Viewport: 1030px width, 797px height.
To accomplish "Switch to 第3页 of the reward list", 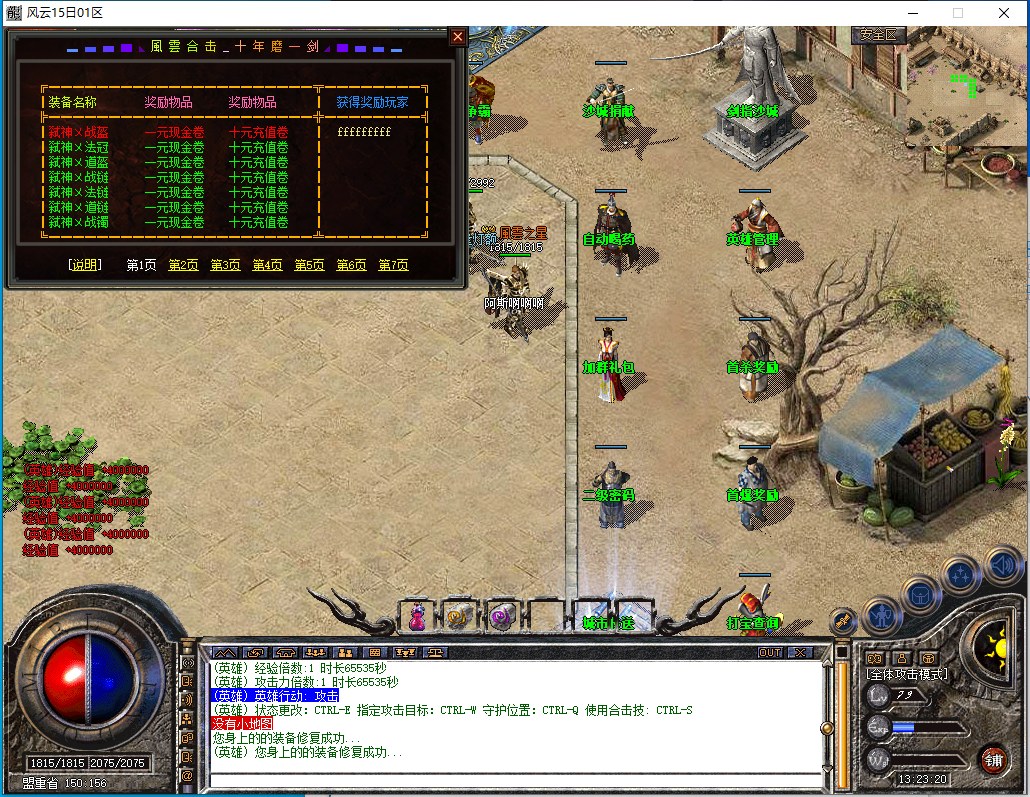I will tap(225, 265).
